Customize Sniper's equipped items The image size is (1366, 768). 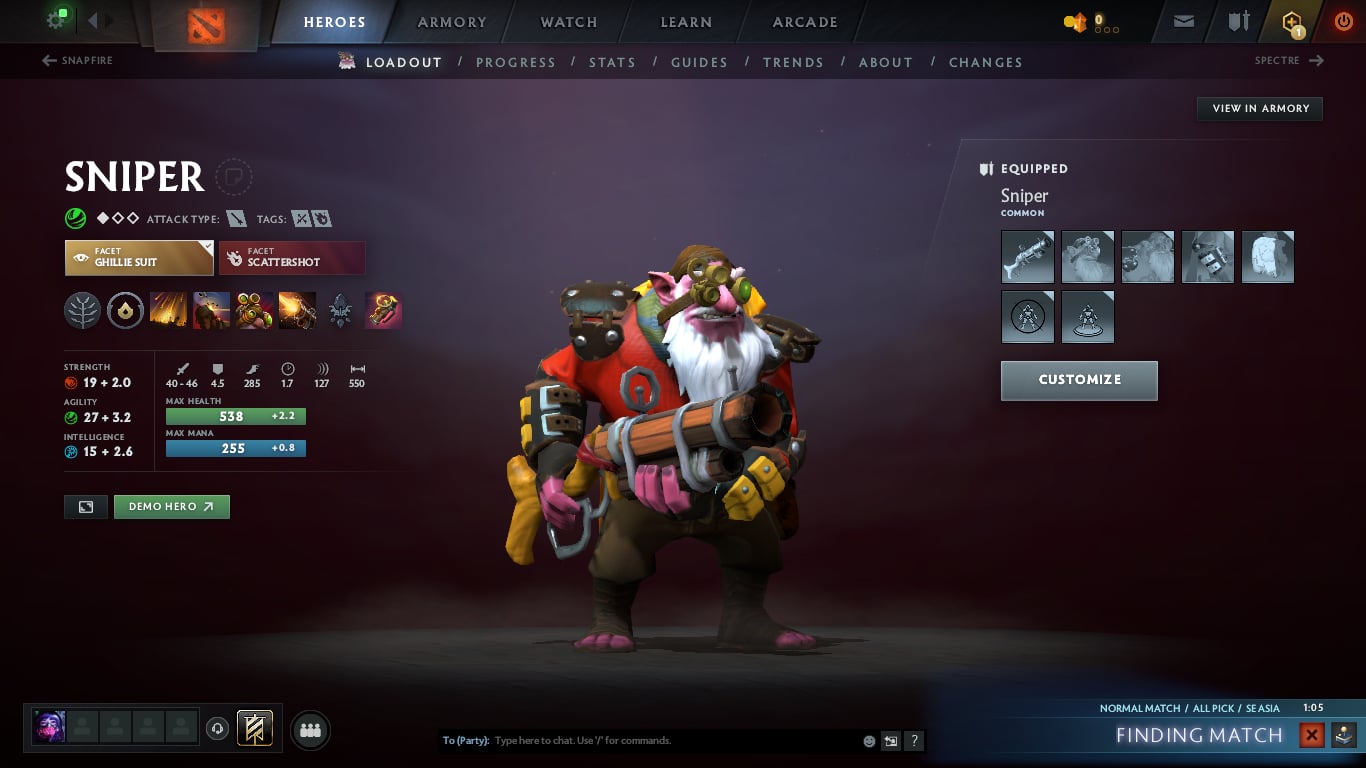click(x=1079, y=380)
